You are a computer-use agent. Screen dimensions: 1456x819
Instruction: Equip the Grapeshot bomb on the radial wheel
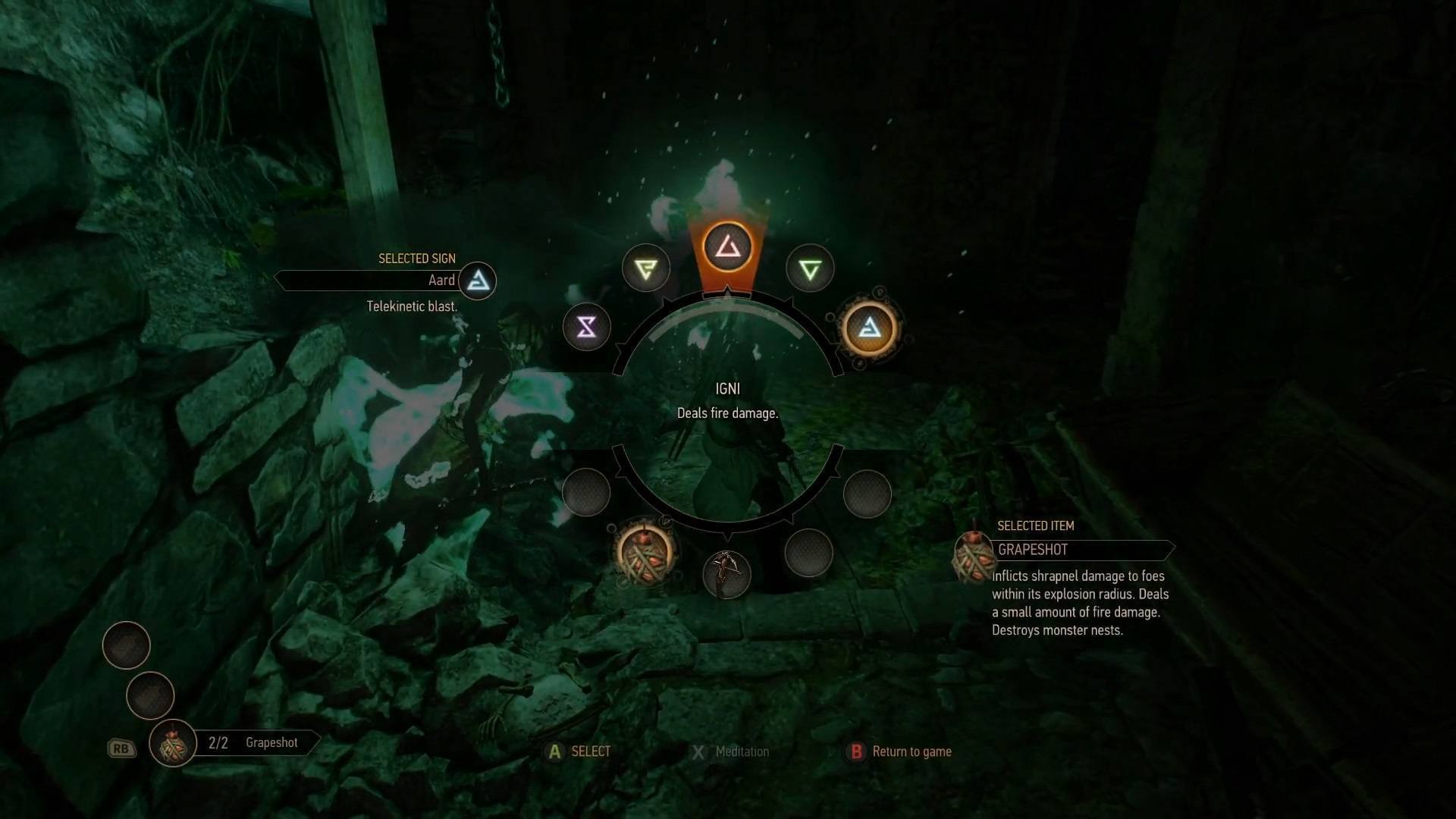(645, 553)
